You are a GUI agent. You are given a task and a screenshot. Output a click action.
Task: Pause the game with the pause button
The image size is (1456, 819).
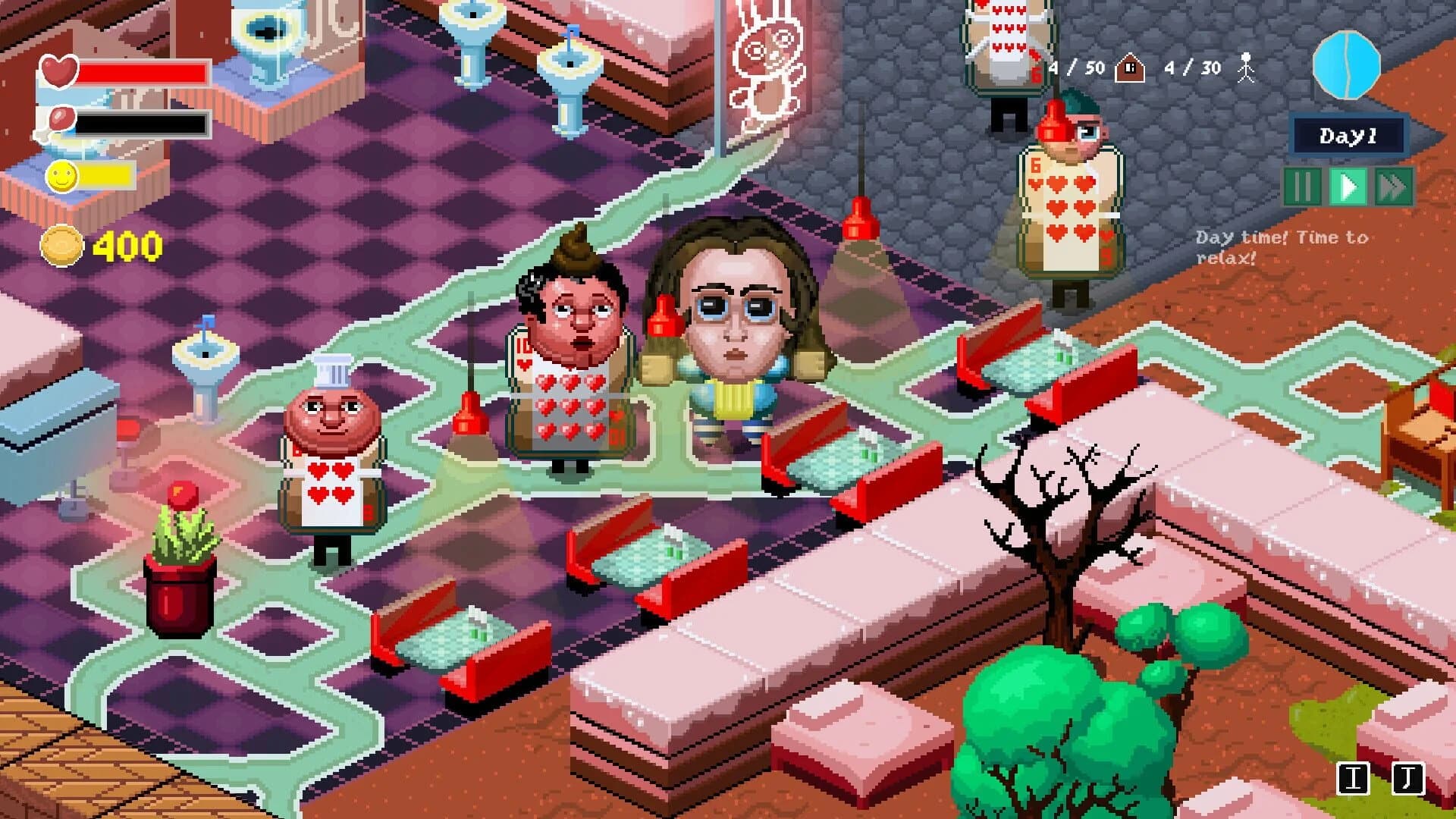coord(1301,185)
